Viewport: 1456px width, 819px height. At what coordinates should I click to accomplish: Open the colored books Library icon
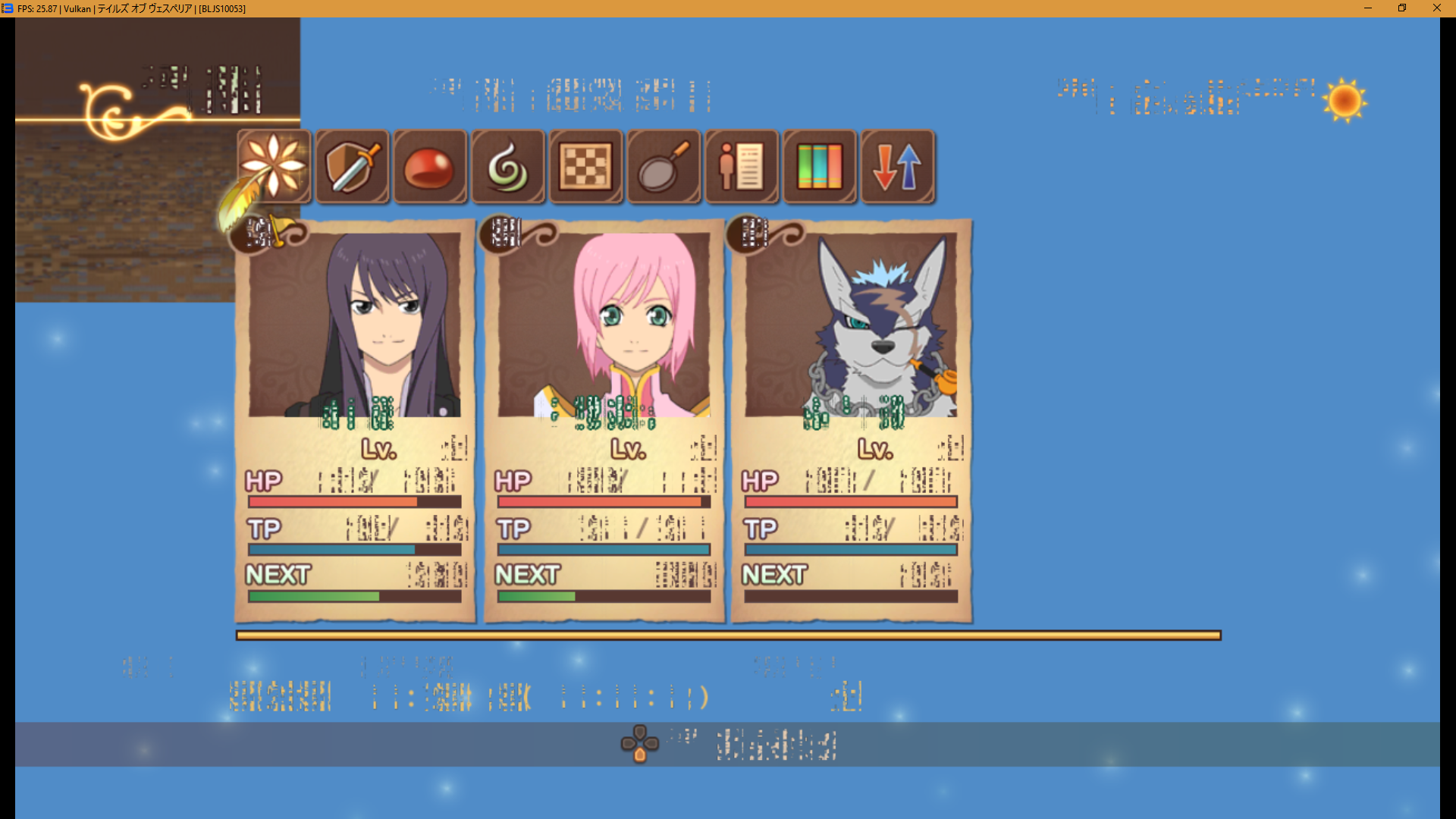820,166
